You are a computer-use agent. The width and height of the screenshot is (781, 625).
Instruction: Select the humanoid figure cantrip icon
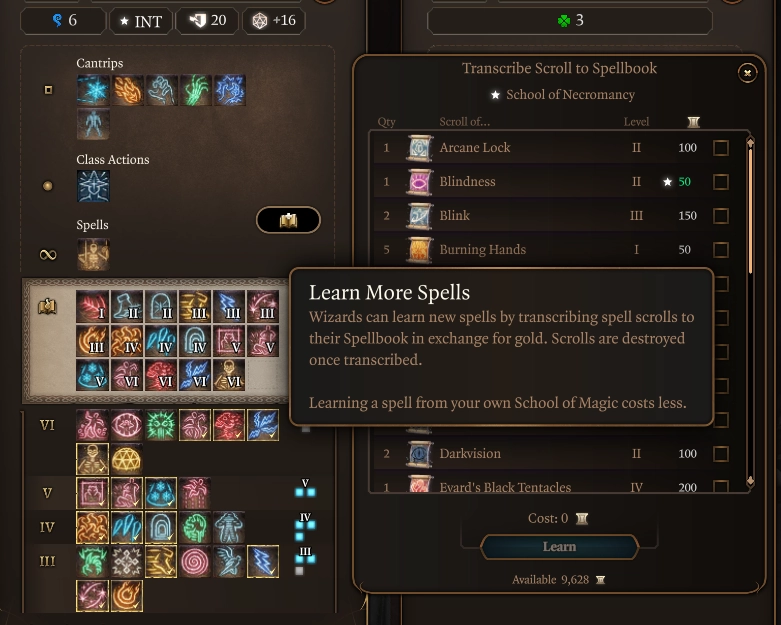coord(94,124)
